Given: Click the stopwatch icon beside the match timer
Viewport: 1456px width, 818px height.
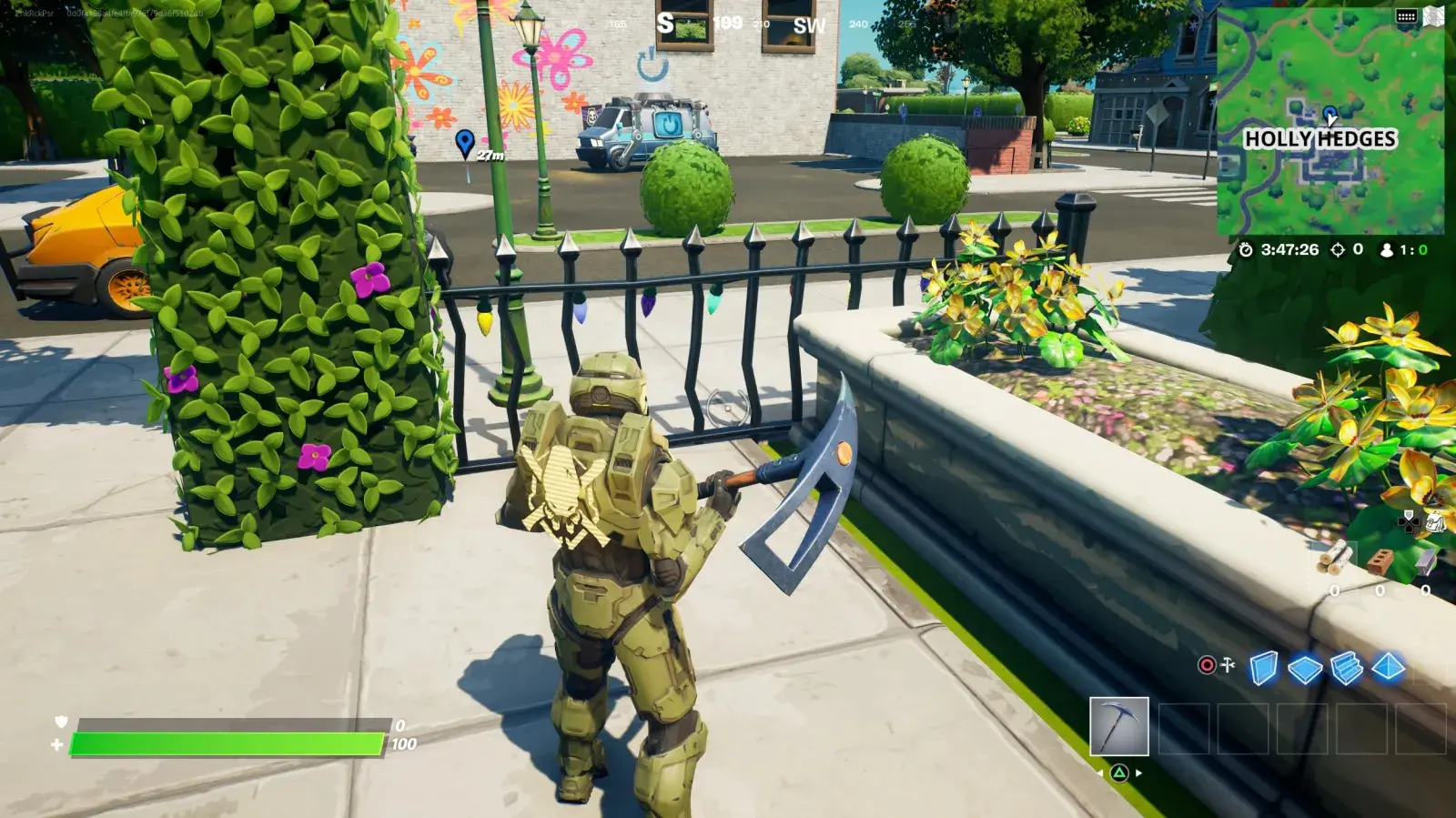Looking at the screenshot, I should pyautogui.click(x=1245, y=249).
